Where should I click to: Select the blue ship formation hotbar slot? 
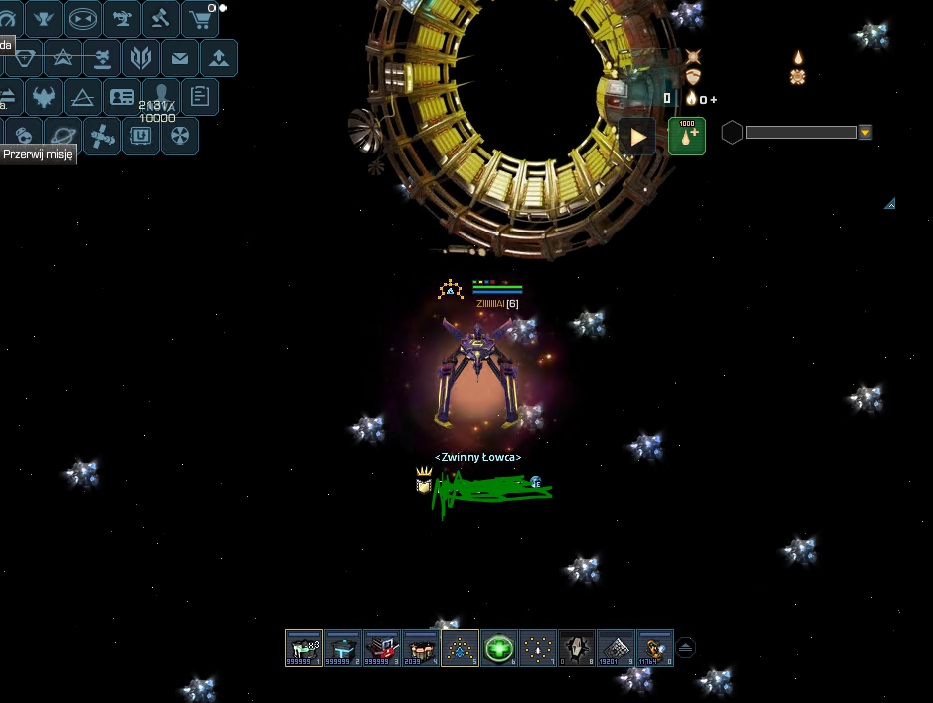pyautogui.click(x=460, y=648)
